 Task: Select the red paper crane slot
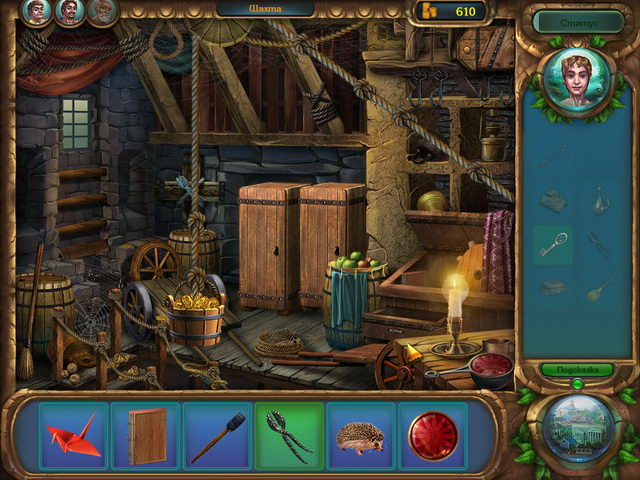pos(73,436)
